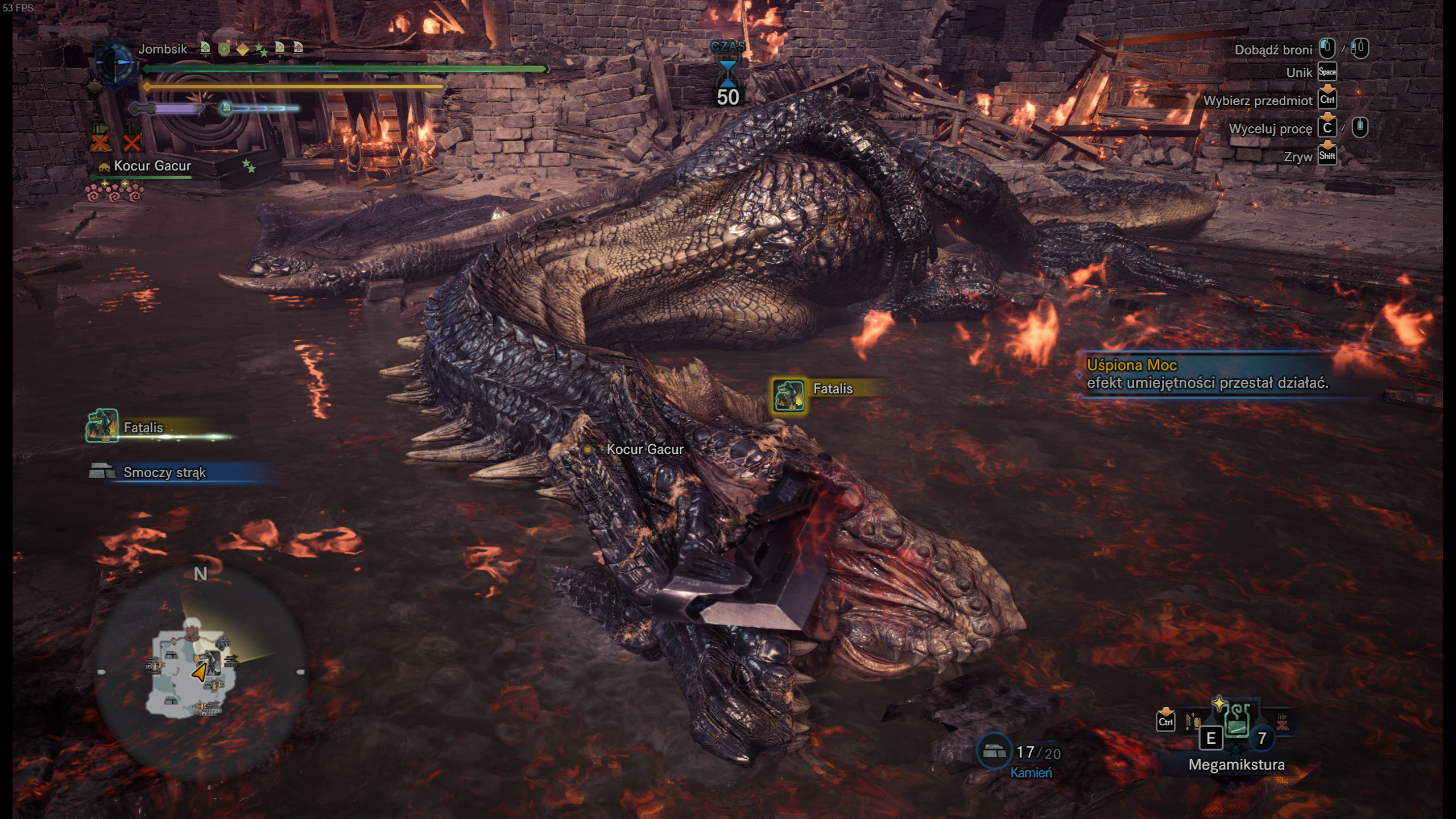Click the Fatalis target marker icon

point(789,394)
